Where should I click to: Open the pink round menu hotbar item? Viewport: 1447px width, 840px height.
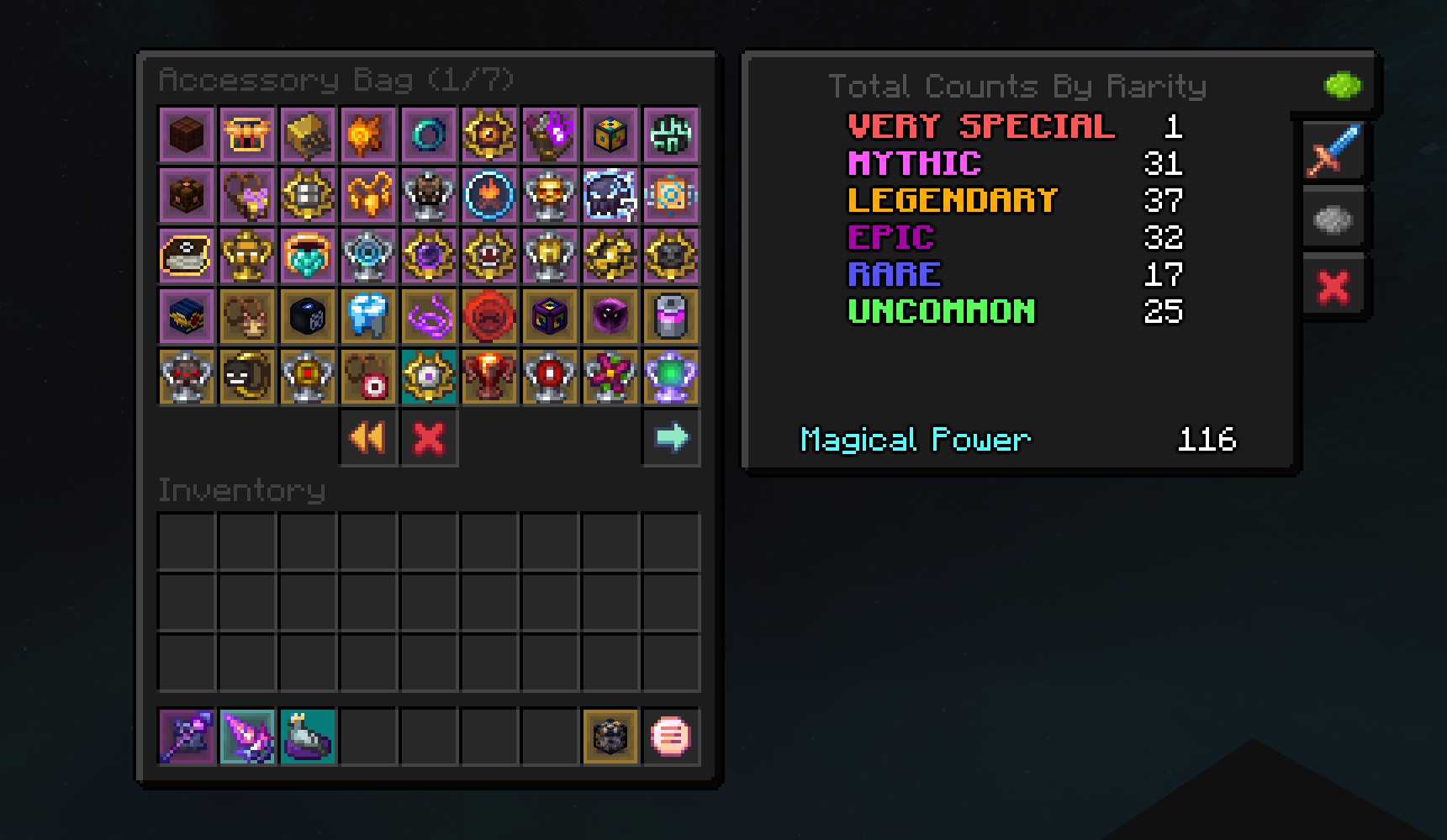point(671,737)
